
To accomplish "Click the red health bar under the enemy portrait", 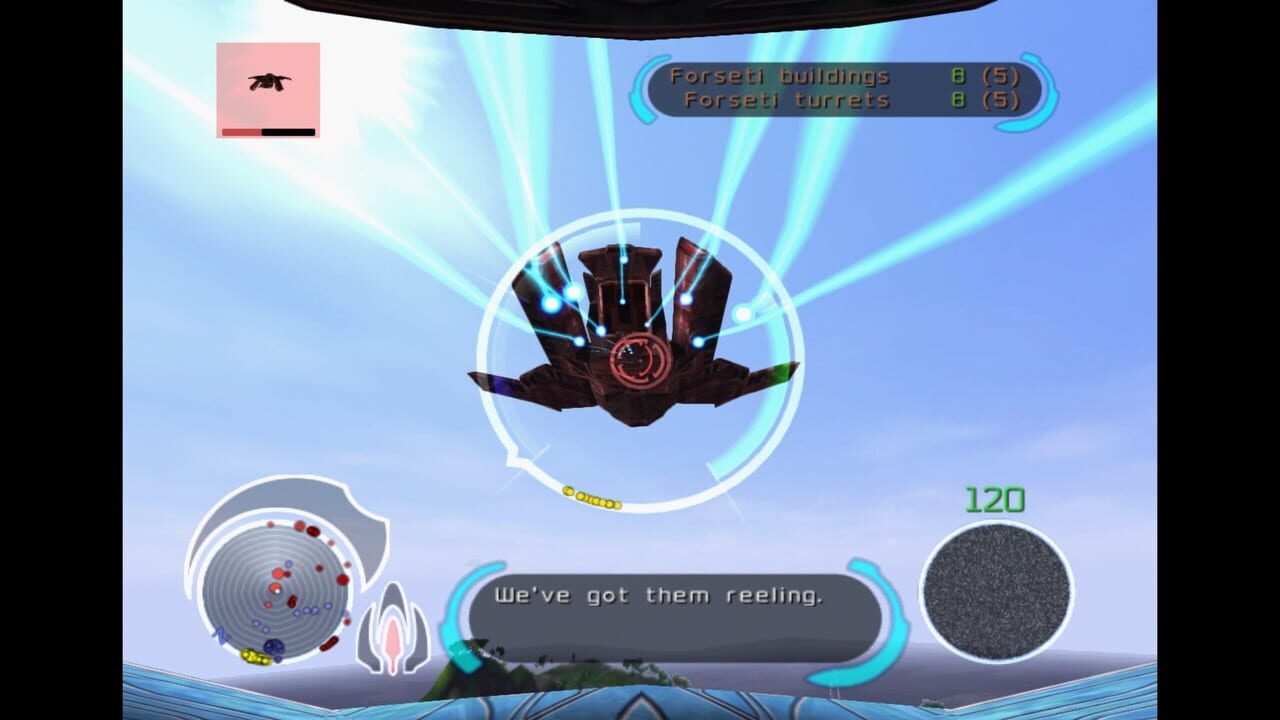I will click(240, 131).
